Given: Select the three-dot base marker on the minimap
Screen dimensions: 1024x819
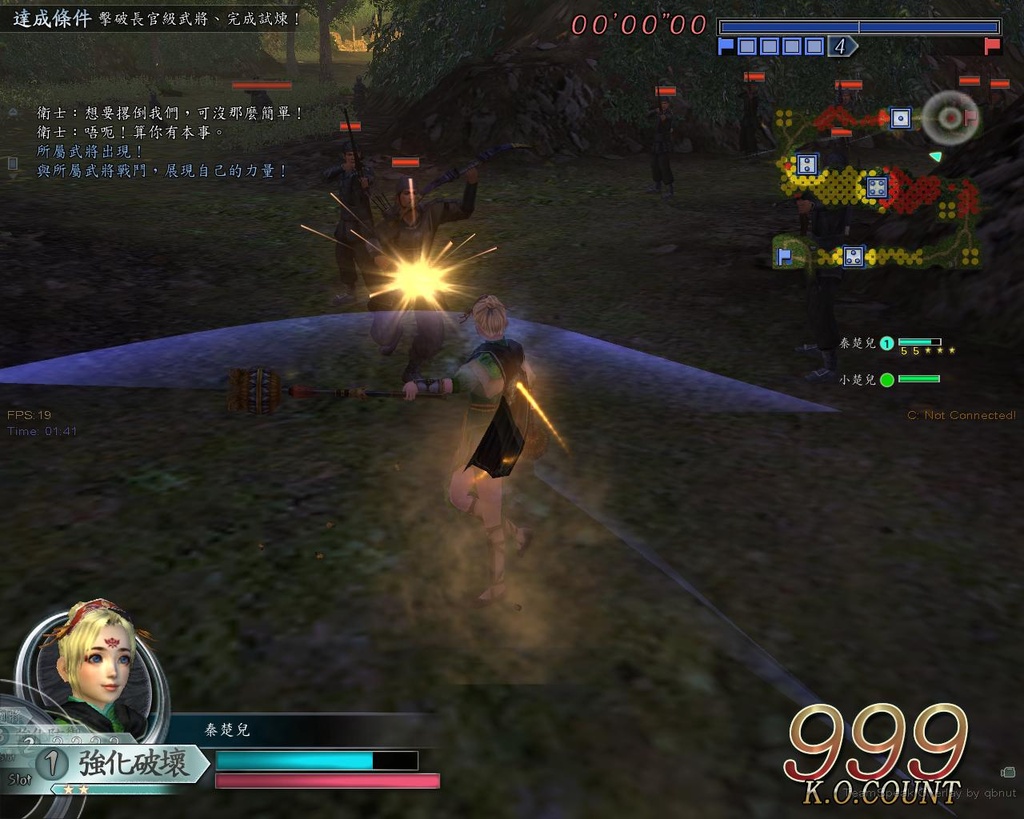Looking at the screenshot, I should (853, 257).
